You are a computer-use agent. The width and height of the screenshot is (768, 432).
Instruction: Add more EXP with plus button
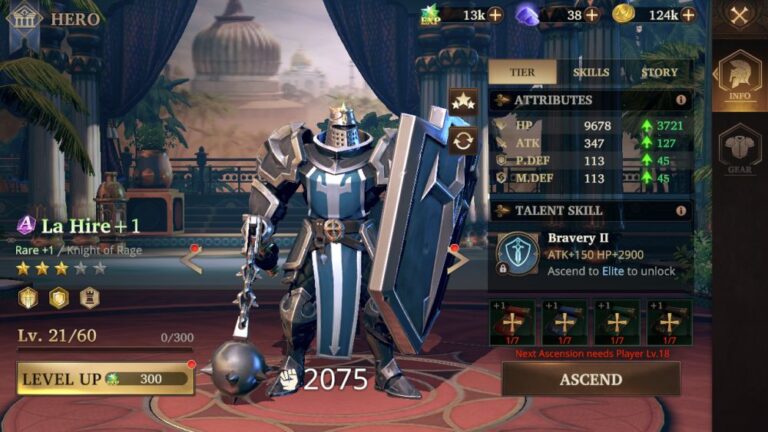click(x=495, y=14)
